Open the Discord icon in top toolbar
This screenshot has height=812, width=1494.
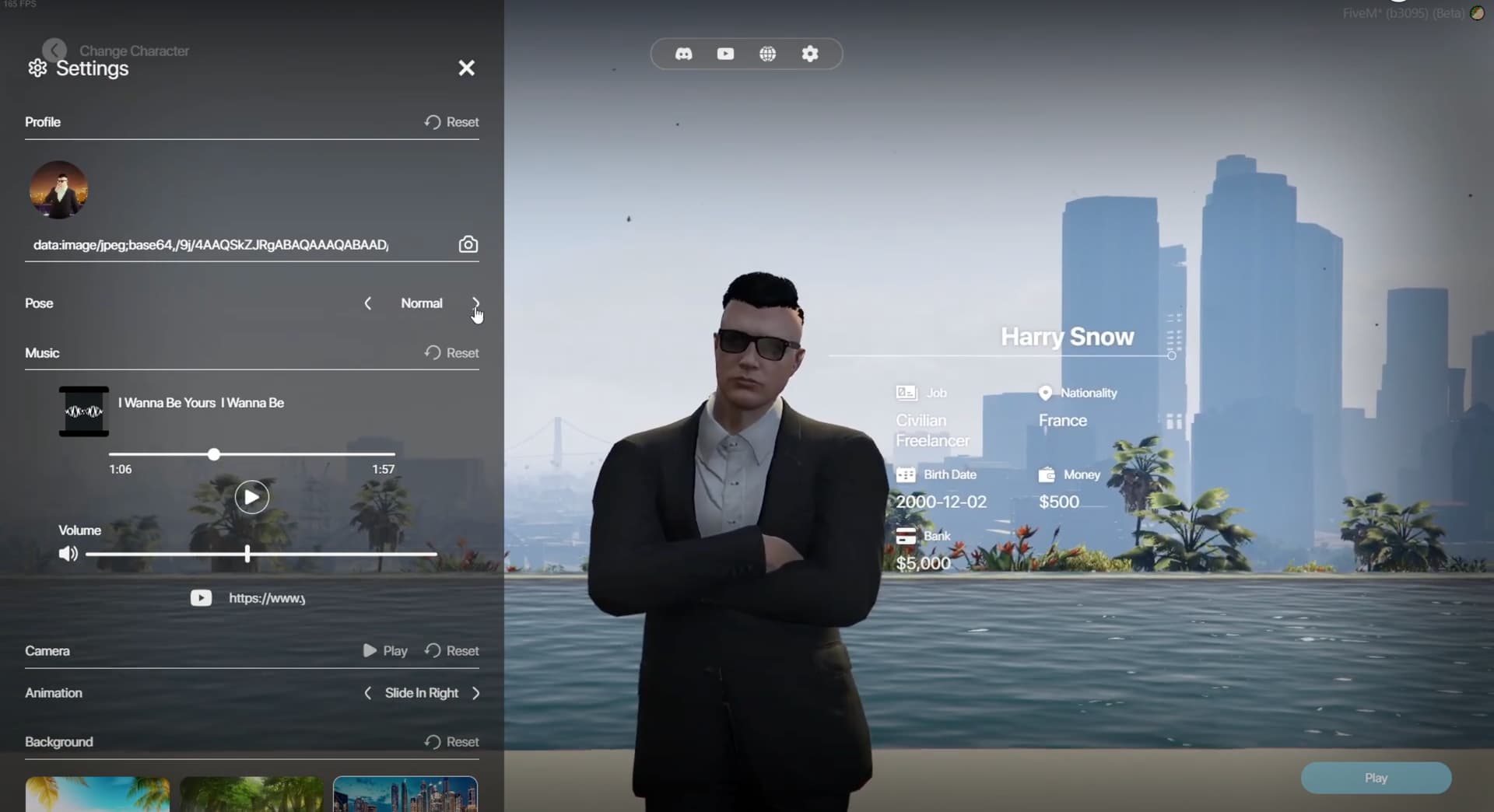click(x=683, y=54)
